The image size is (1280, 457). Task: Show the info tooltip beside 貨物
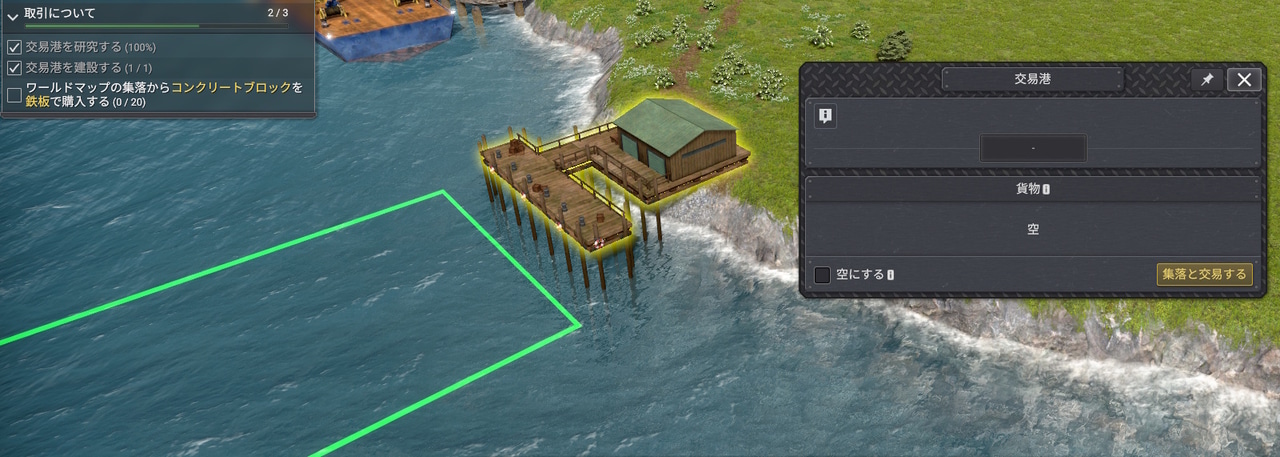1046,189
